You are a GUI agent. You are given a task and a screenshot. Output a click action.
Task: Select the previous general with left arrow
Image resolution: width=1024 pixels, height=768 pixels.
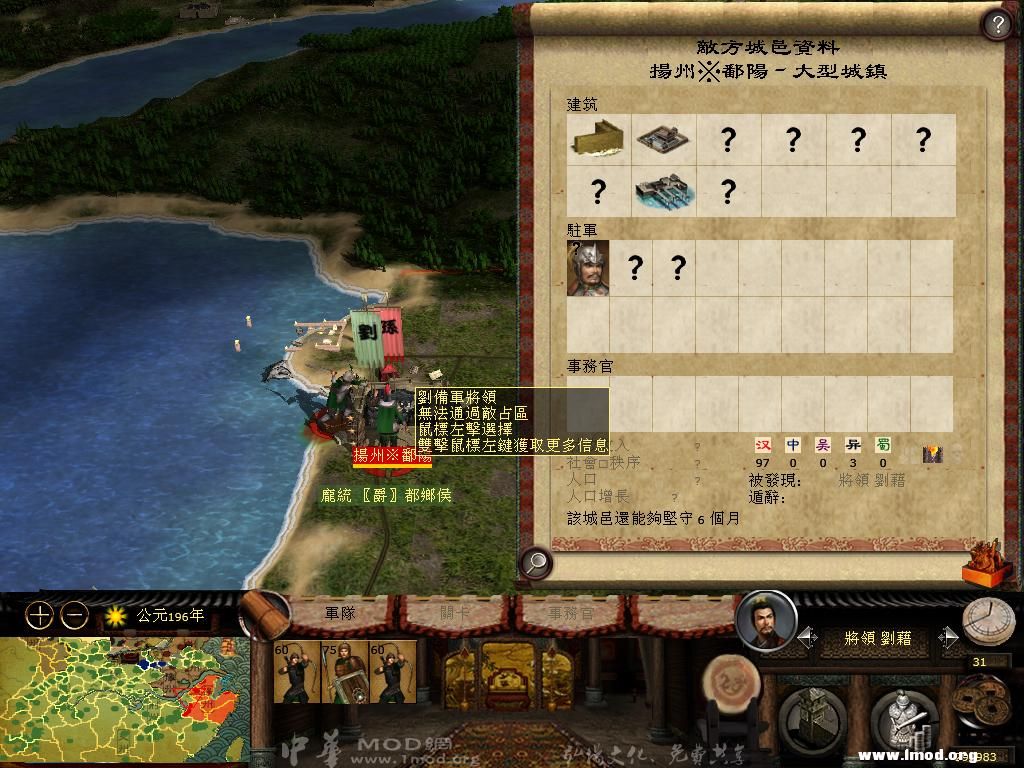tap(805, 637)
